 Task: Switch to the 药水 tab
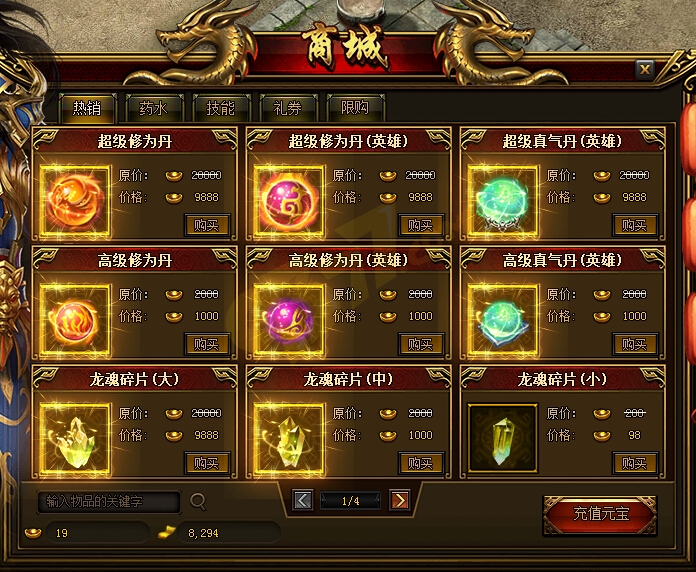click(153, 108)
